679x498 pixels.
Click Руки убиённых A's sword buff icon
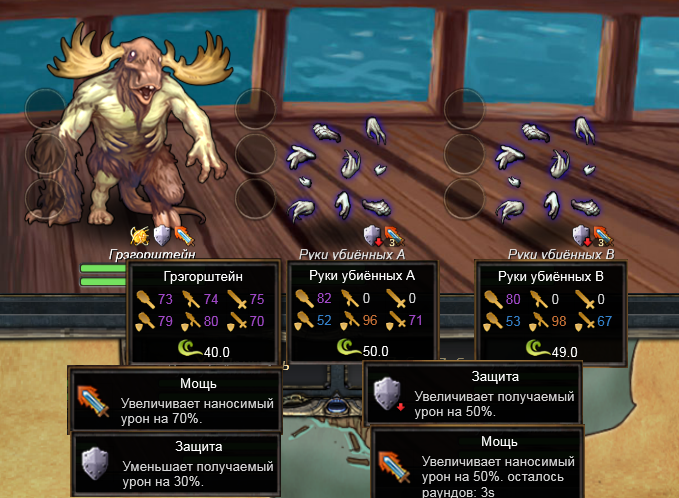click(392, 236)
